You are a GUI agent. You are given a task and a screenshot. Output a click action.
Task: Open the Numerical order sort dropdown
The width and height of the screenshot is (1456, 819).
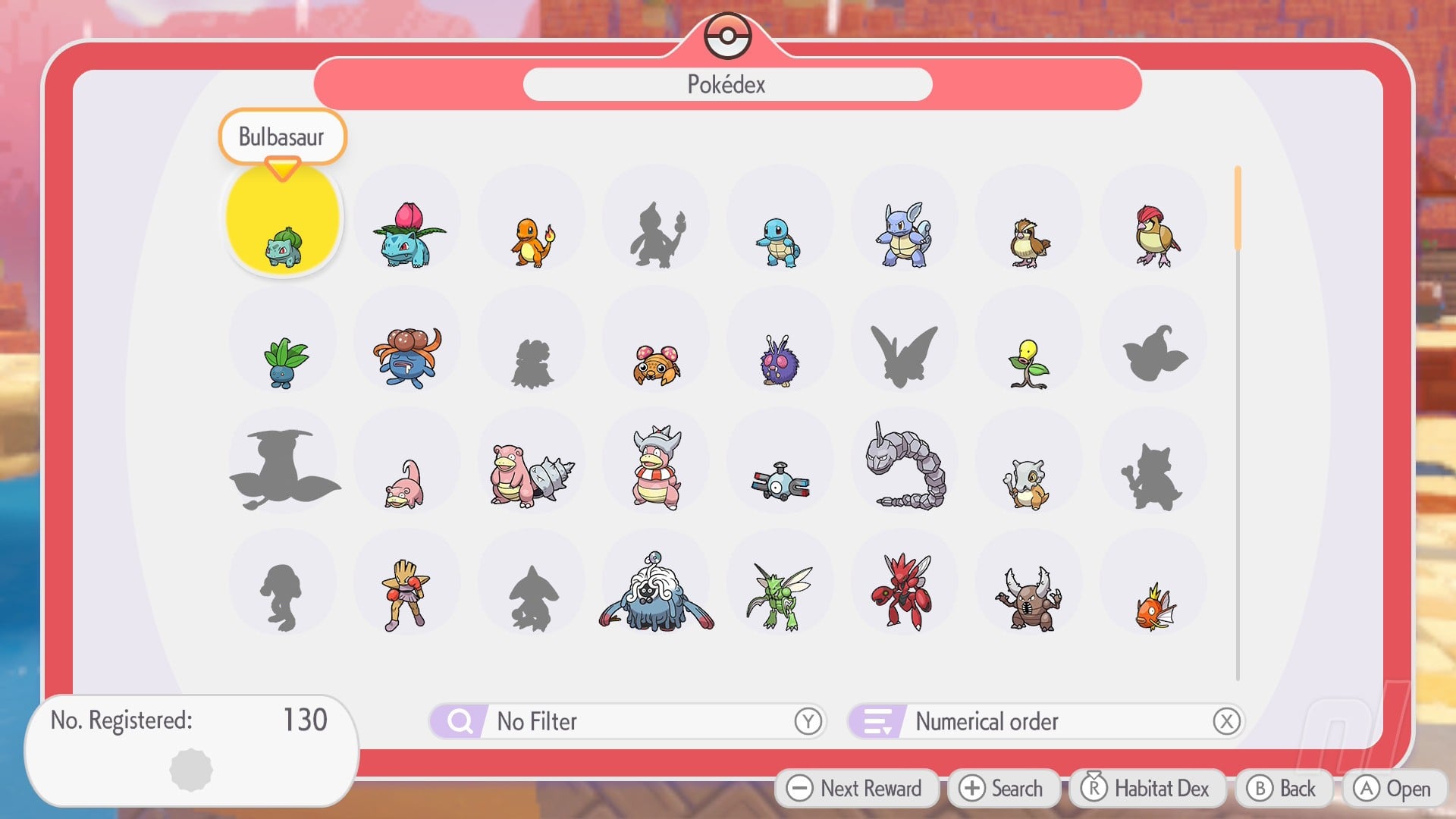[x=1046, y=721]
